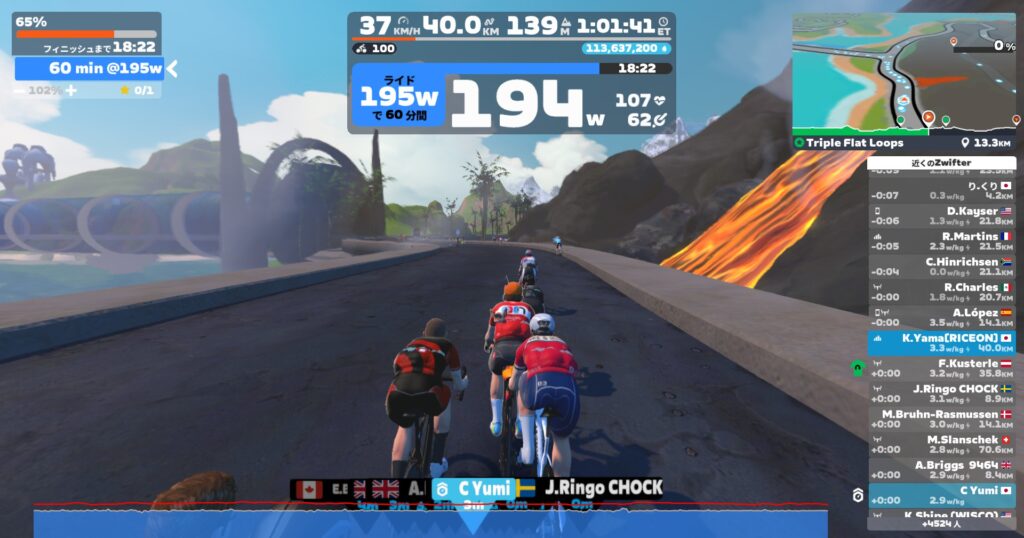Image resolution: width=1024 pixels, height=538 pixels.
Task: Choose M.Bruhn-Rasmussen from the list
Action: coord(941,419)
